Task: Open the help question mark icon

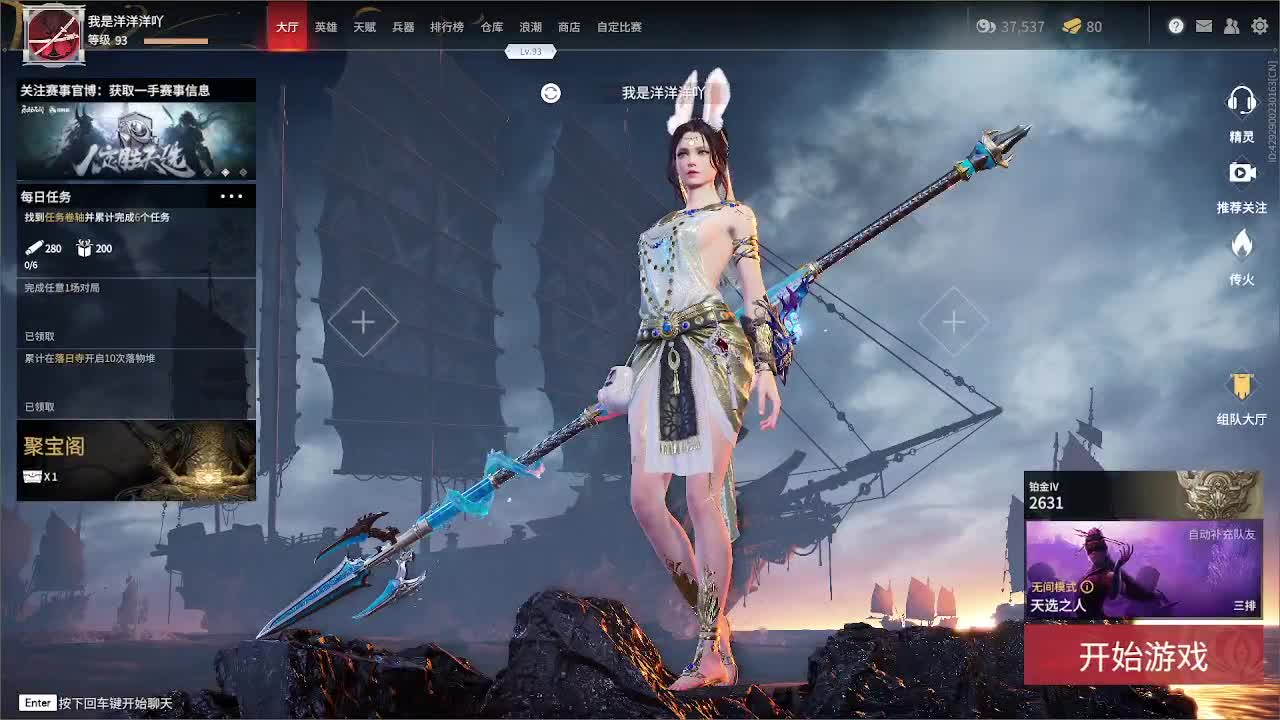Action: tap(1175, 26)
